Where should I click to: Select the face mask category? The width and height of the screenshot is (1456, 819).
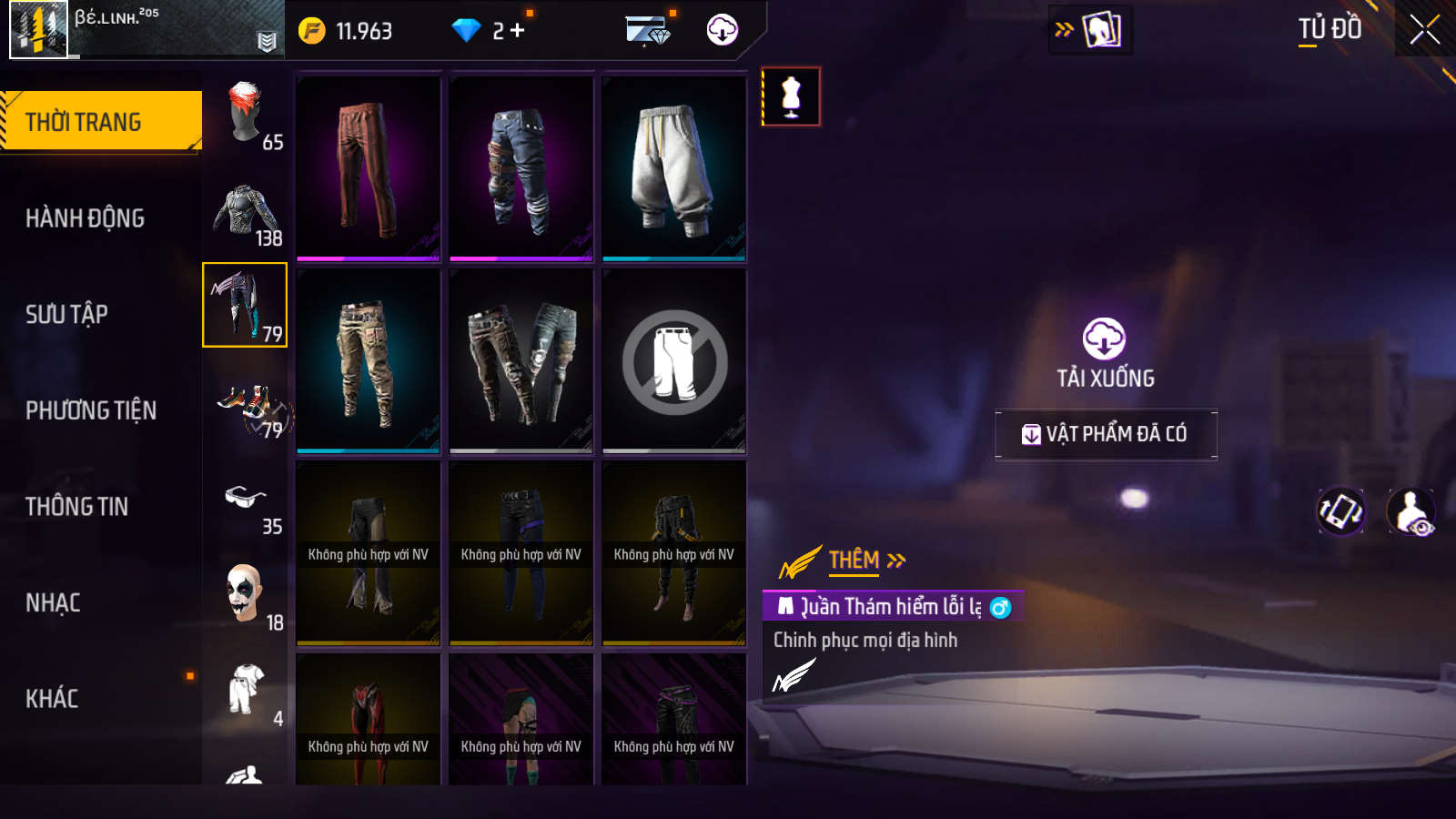point(245,594)
